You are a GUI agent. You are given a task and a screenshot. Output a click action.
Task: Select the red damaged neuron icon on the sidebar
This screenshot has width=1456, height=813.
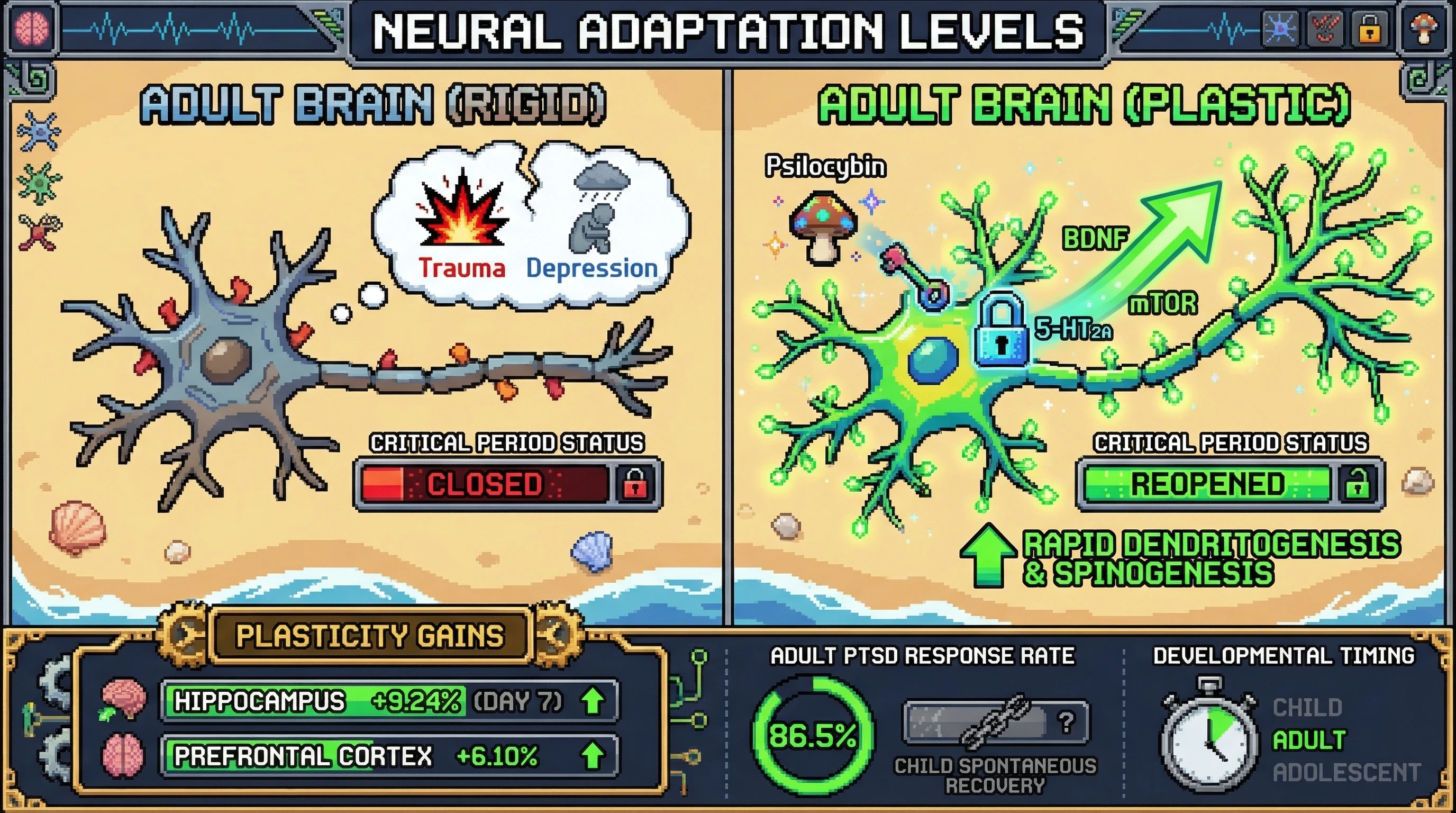(39, 231)
